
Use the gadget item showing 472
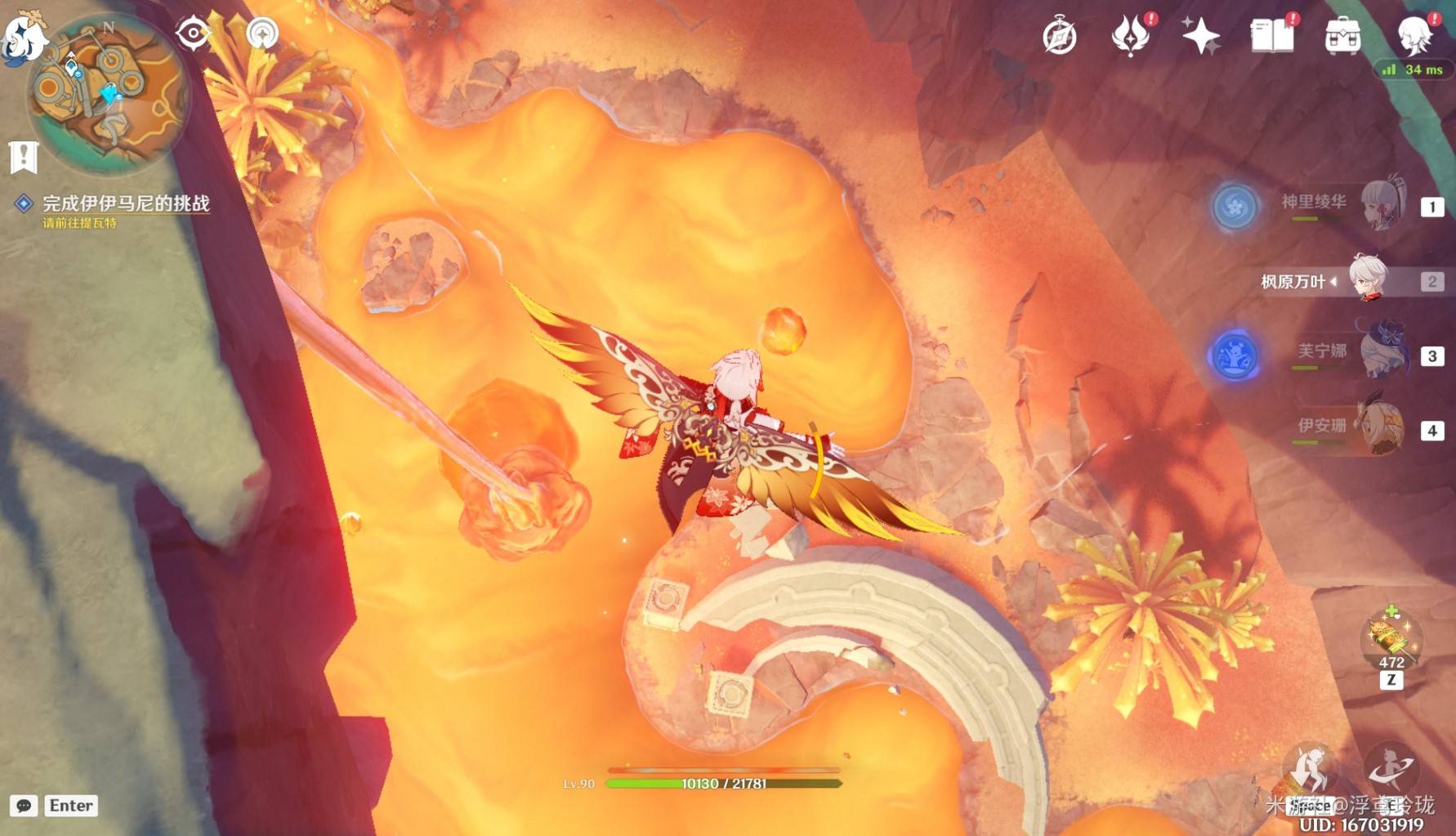click(x=1391, y=639)
